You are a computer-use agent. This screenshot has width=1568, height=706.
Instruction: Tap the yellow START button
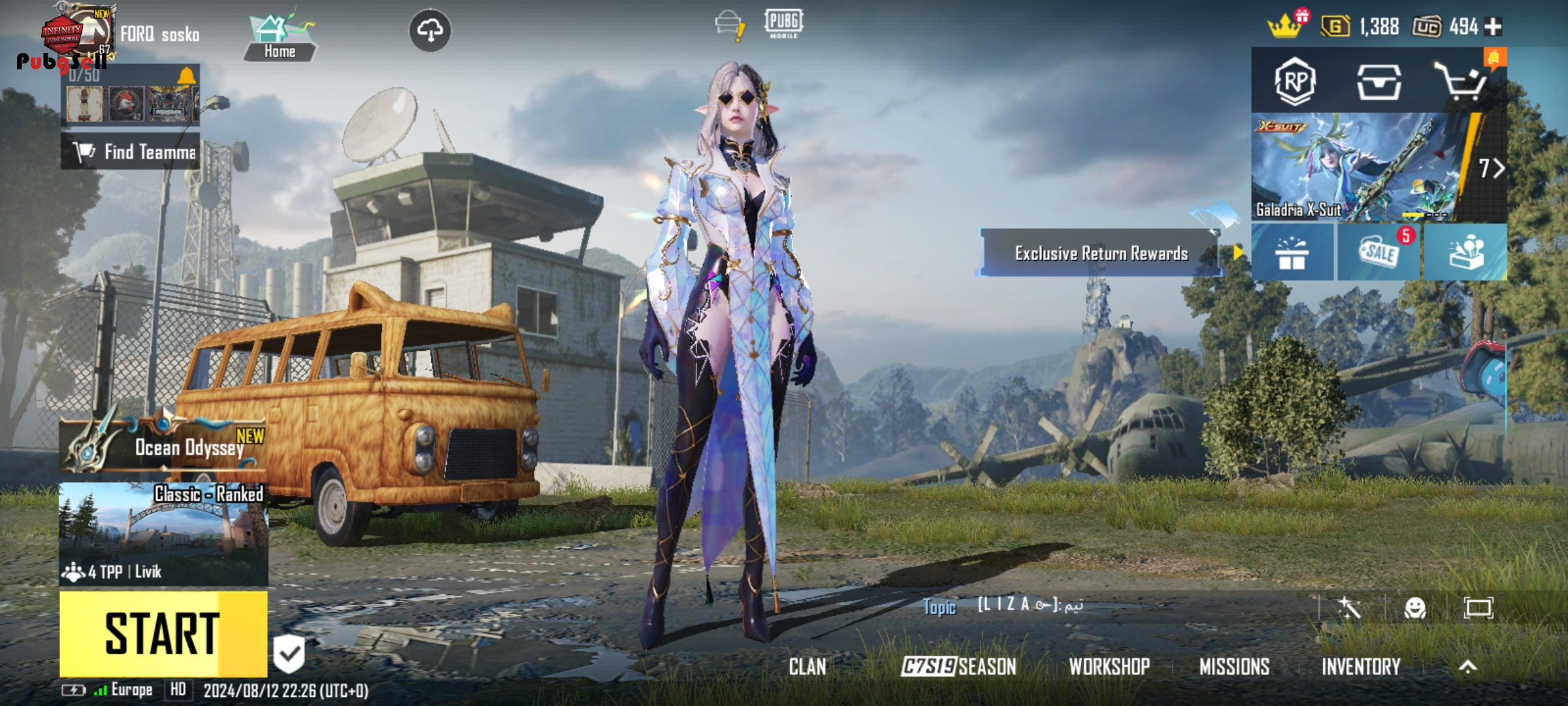point(163,633)
